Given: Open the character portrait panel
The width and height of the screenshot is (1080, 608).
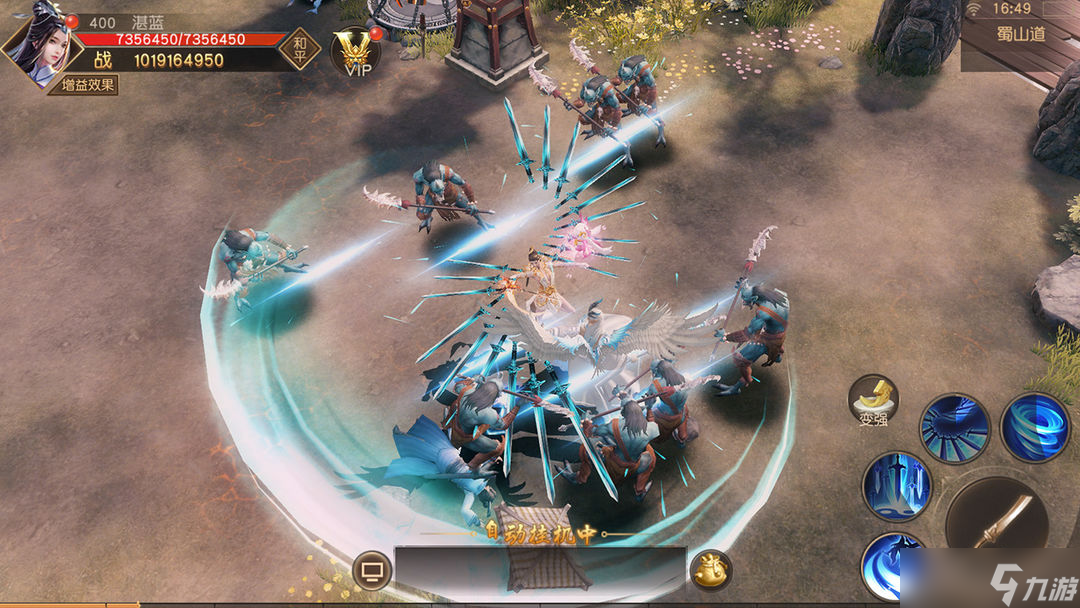Looking at the screenshot, I should pos(37,45).
